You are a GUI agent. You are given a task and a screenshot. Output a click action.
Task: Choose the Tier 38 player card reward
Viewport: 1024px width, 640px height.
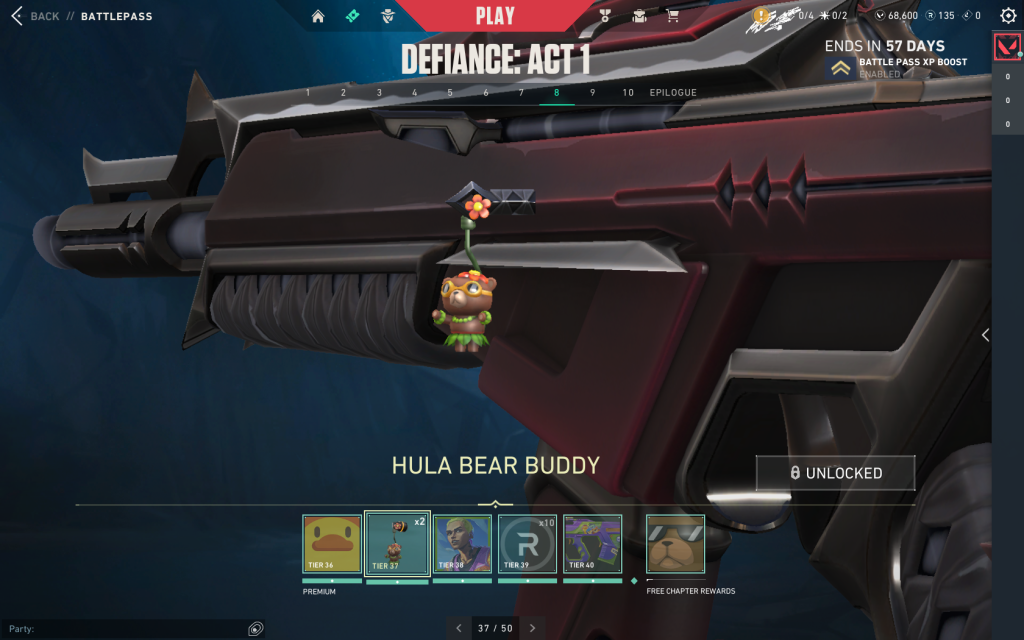point(462,544)
